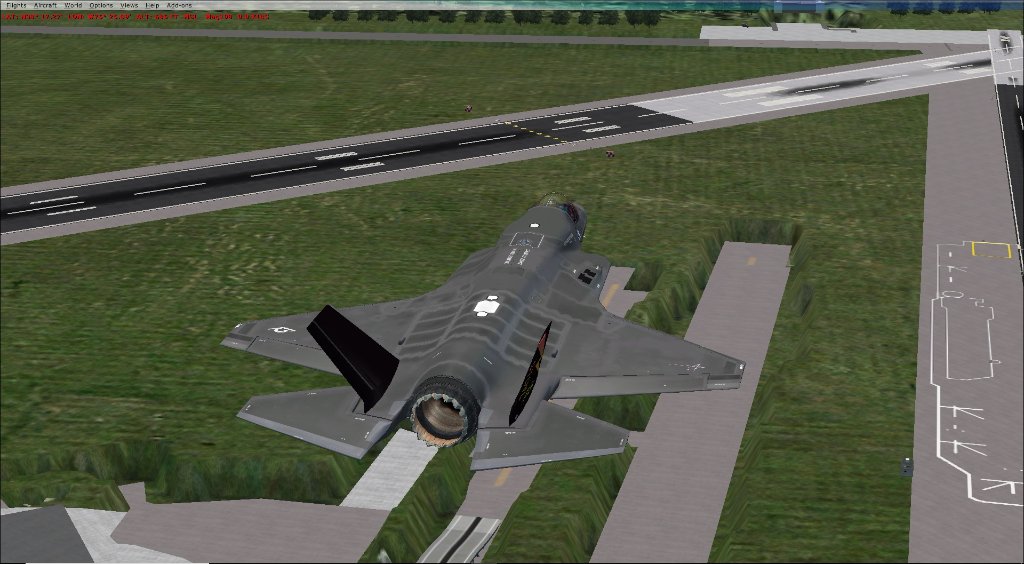Click the Options menu

coord(100,5)
